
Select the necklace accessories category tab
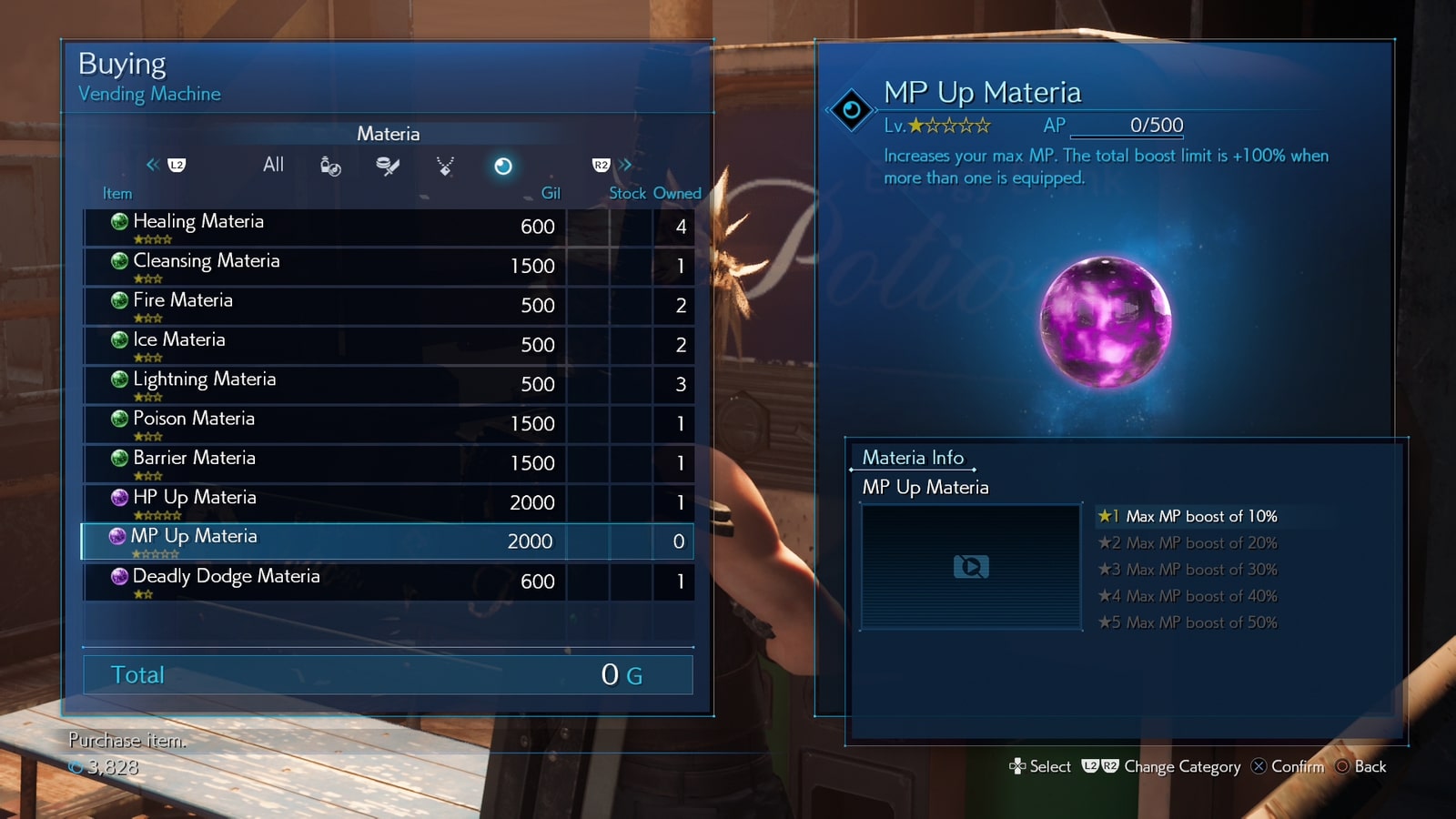445,166
